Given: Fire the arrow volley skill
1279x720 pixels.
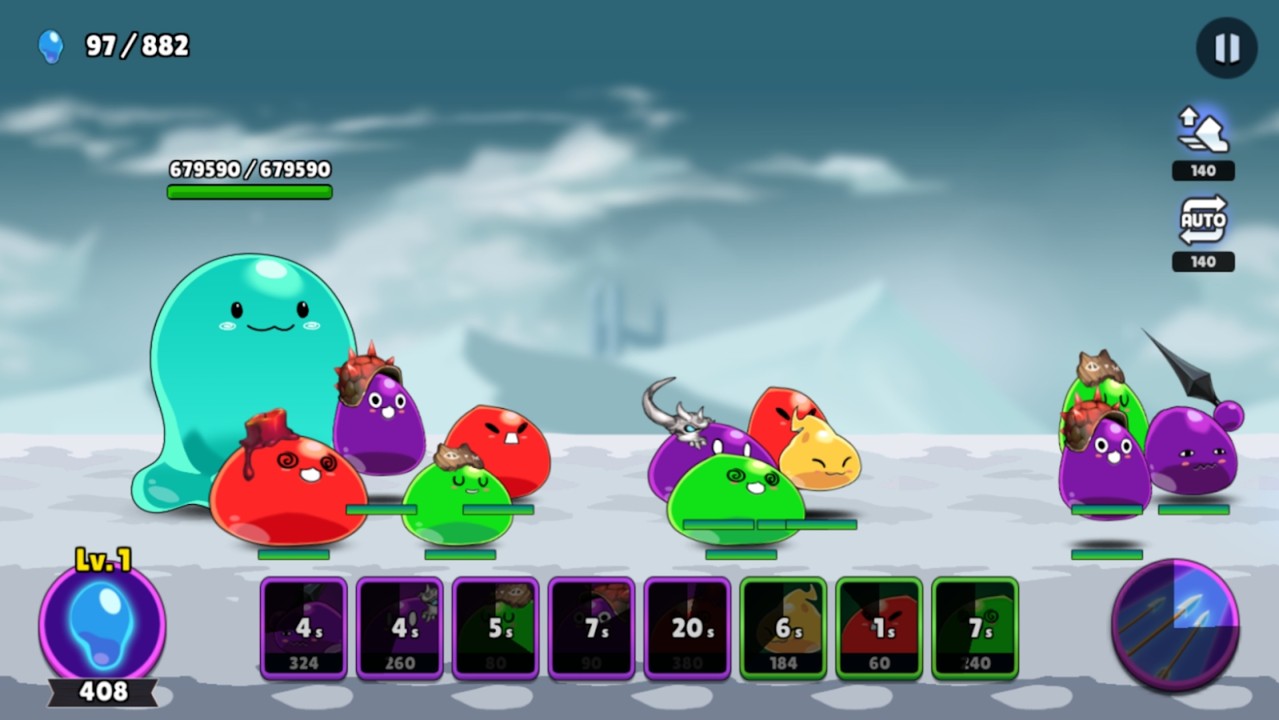Looking at the screenshot, I should point(1175,624).
